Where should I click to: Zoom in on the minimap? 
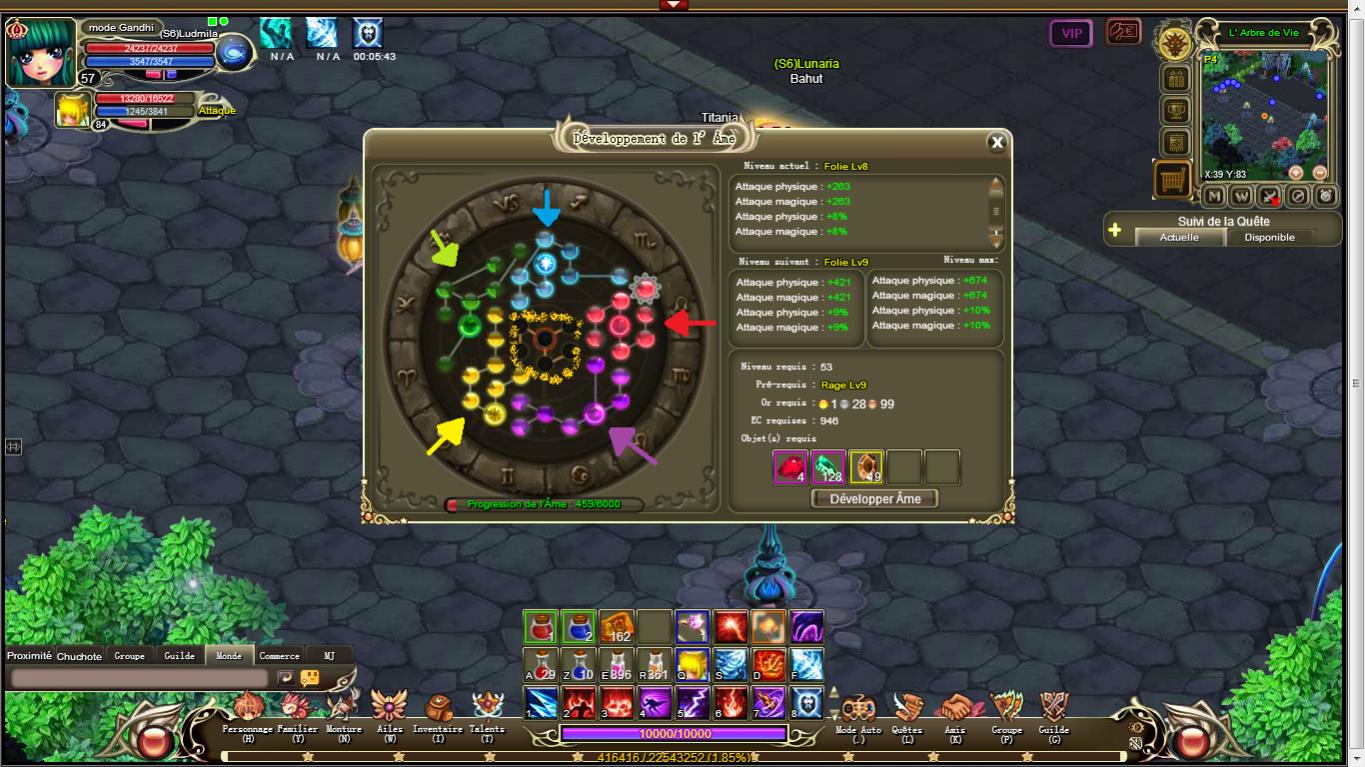pyautogui.click(x=1296, y=172)
